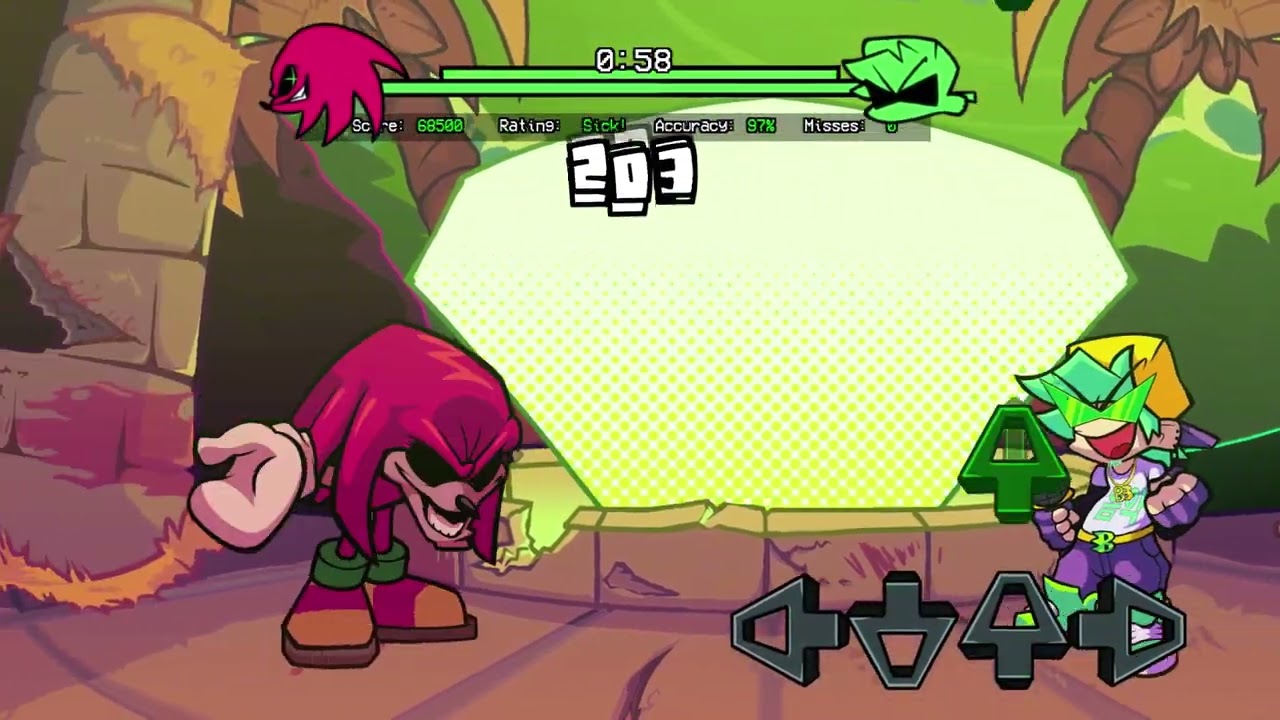Click the singing opponent character sprite

tap(1120, 480)
